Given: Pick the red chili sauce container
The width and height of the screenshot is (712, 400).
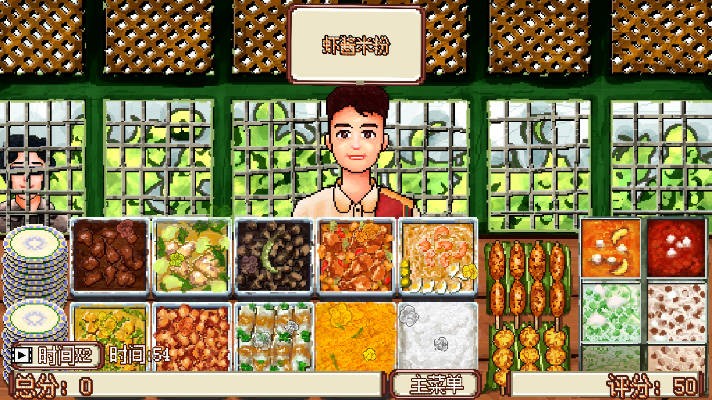Looking at the screenshot, I should pyautogui.click(x=676, y=246).
